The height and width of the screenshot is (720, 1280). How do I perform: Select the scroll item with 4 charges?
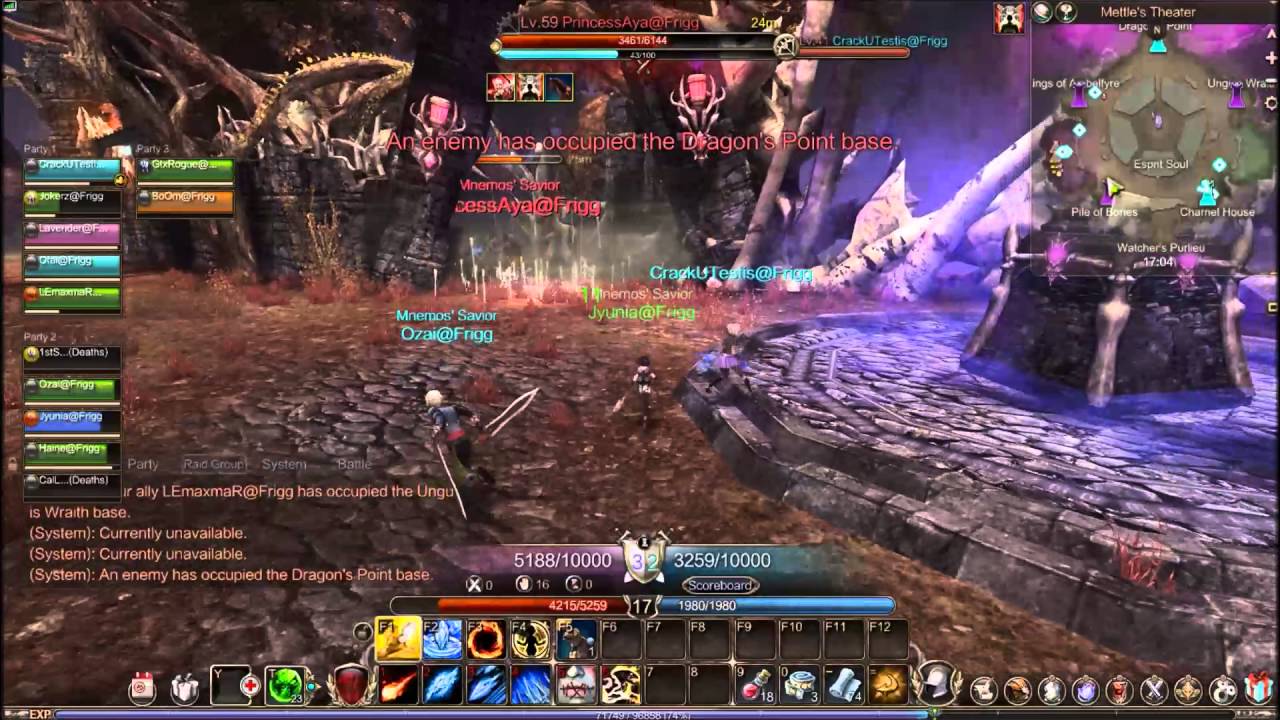843,685
